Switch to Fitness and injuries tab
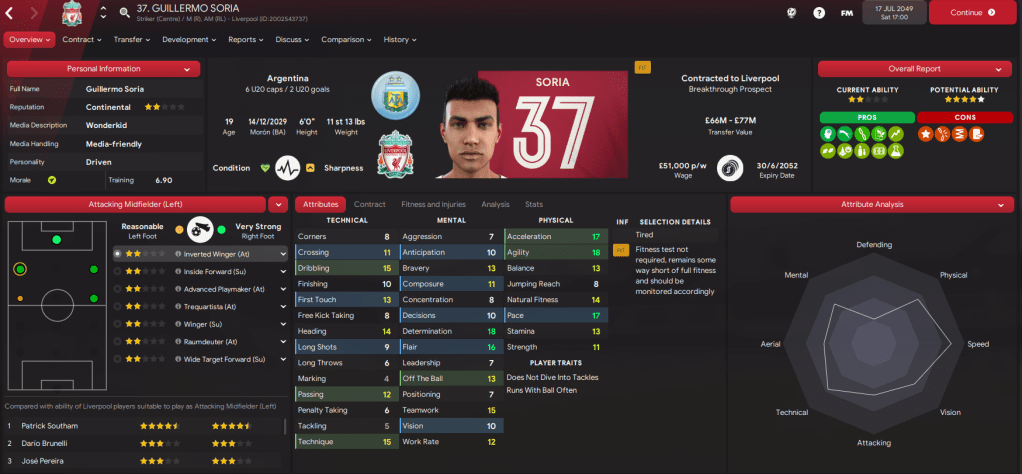The image size is (1022, 474). click(x=433, y=204)
